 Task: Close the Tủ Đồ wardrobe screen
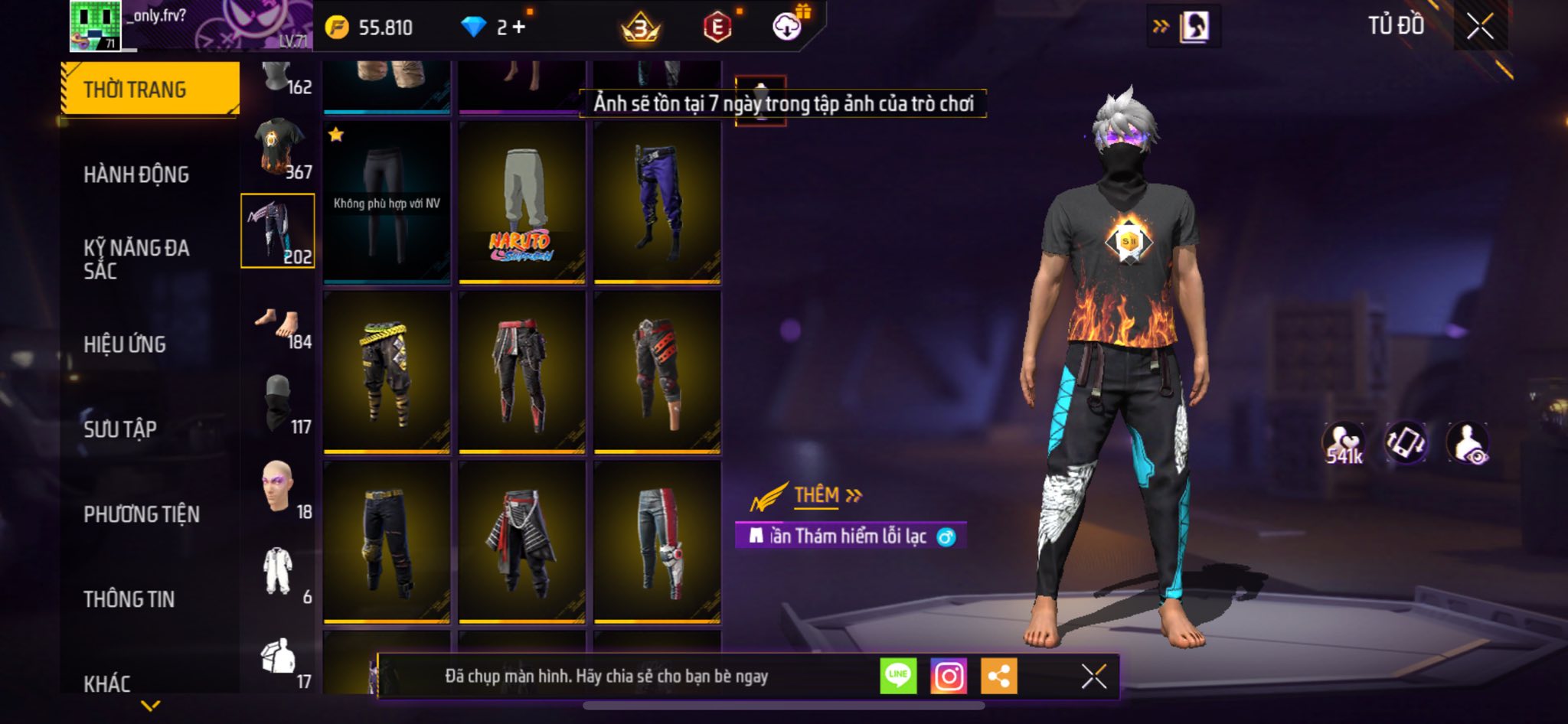click(1480, 26)
